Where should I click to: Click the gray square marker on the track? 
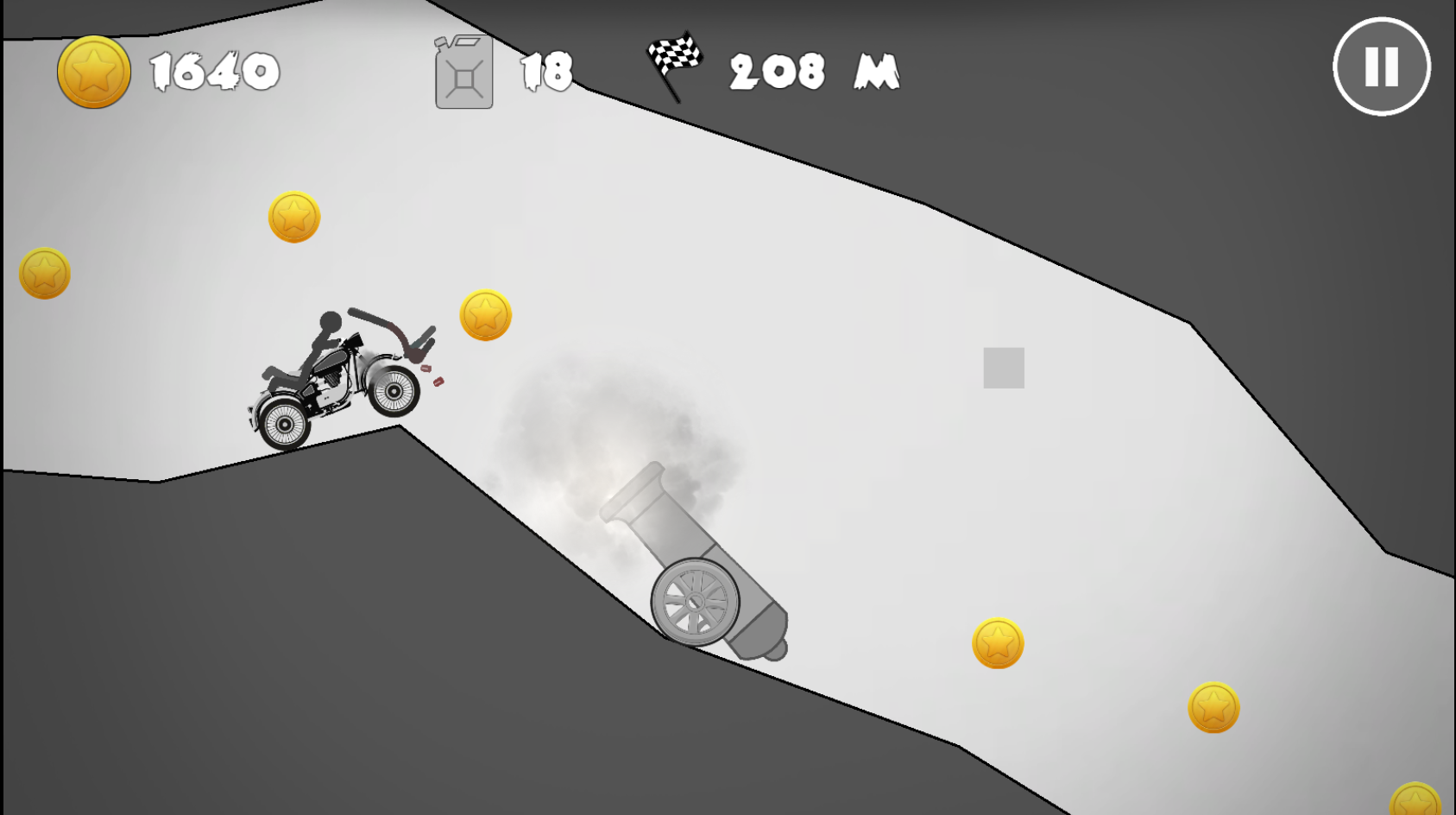(x=1003, y=368)
